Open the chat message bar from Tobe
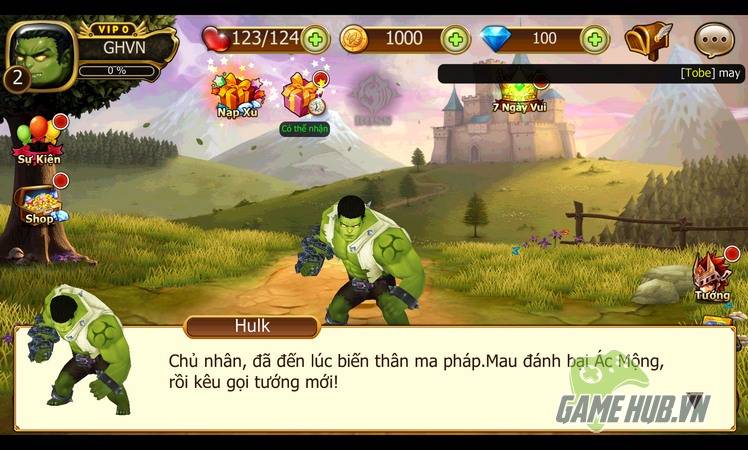Screen dimensions: 748x450 591,73
